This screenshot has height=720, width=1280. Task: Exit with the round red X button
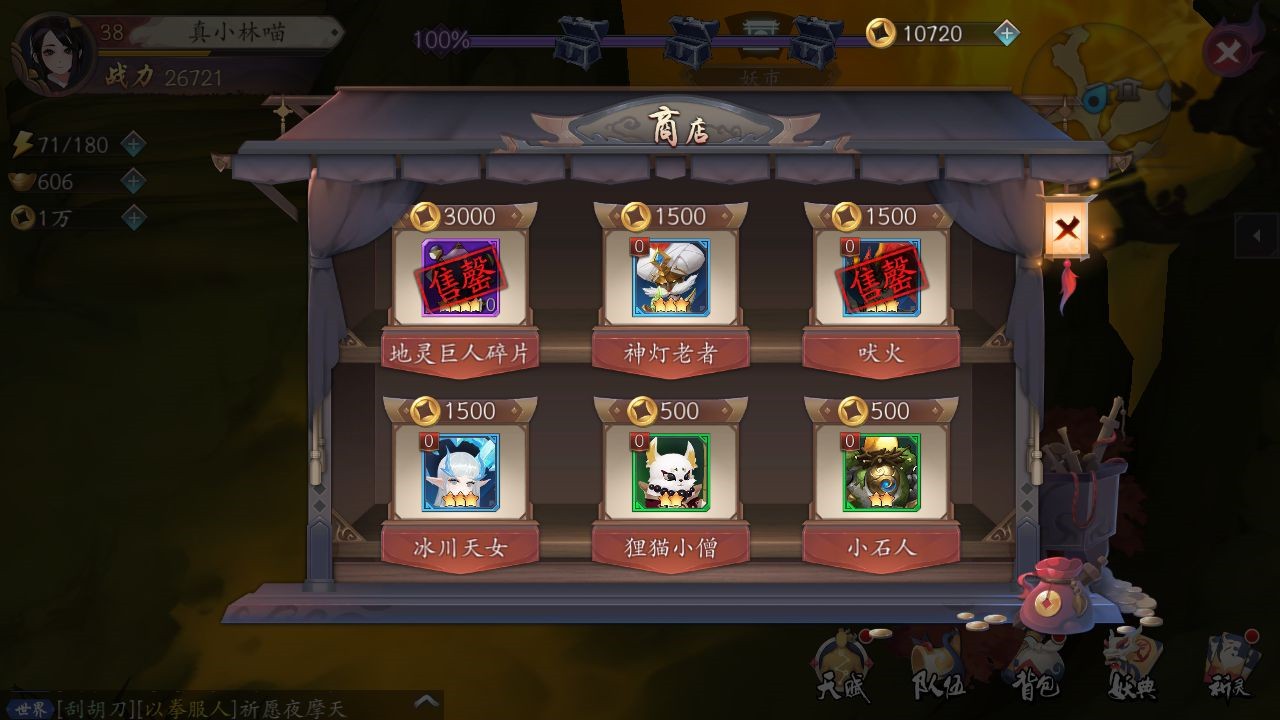pos(1227,52)
